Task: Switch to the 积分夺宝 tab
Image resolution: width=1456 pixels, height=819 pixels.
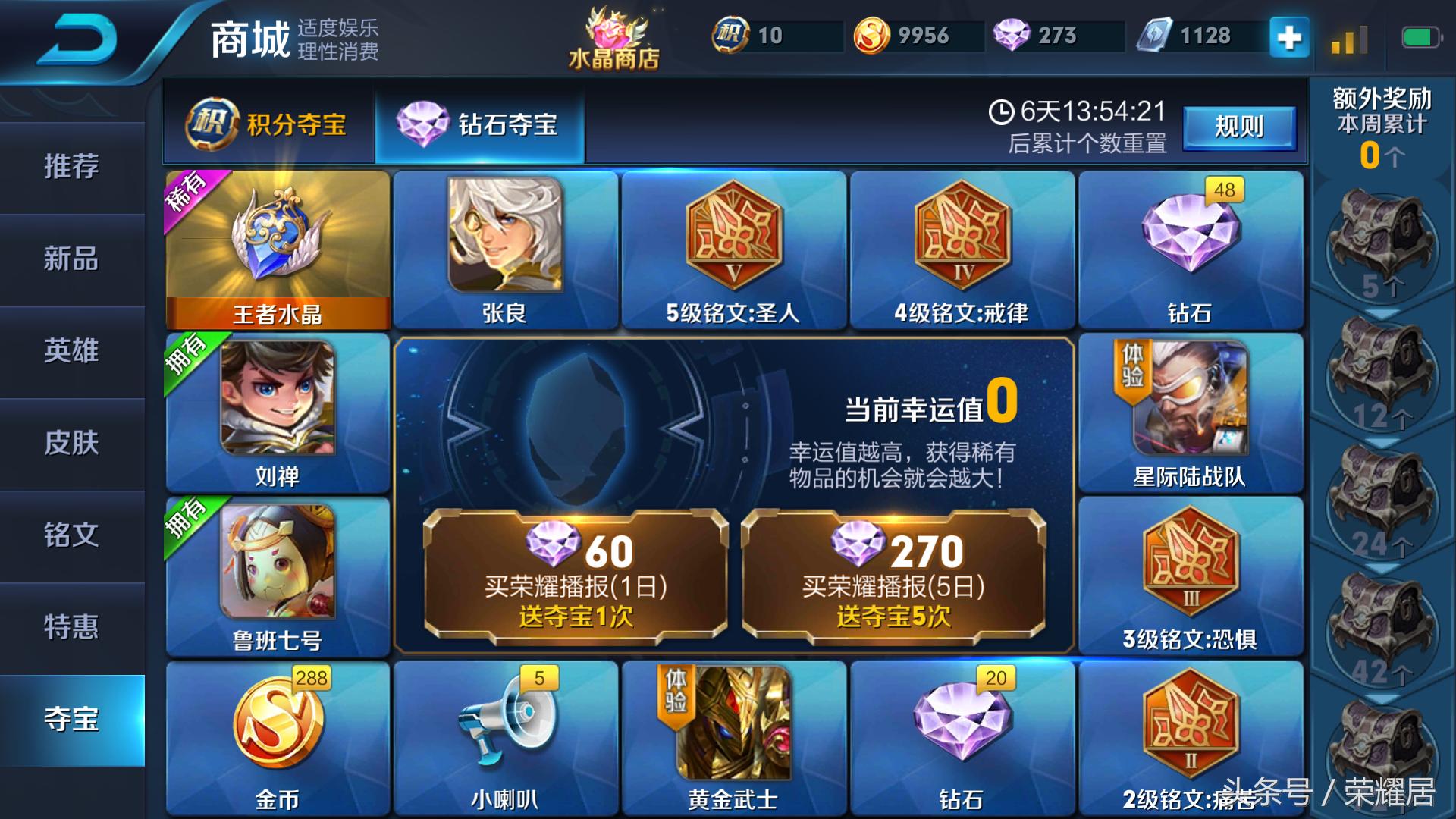Action: click(x=269, y=125)
